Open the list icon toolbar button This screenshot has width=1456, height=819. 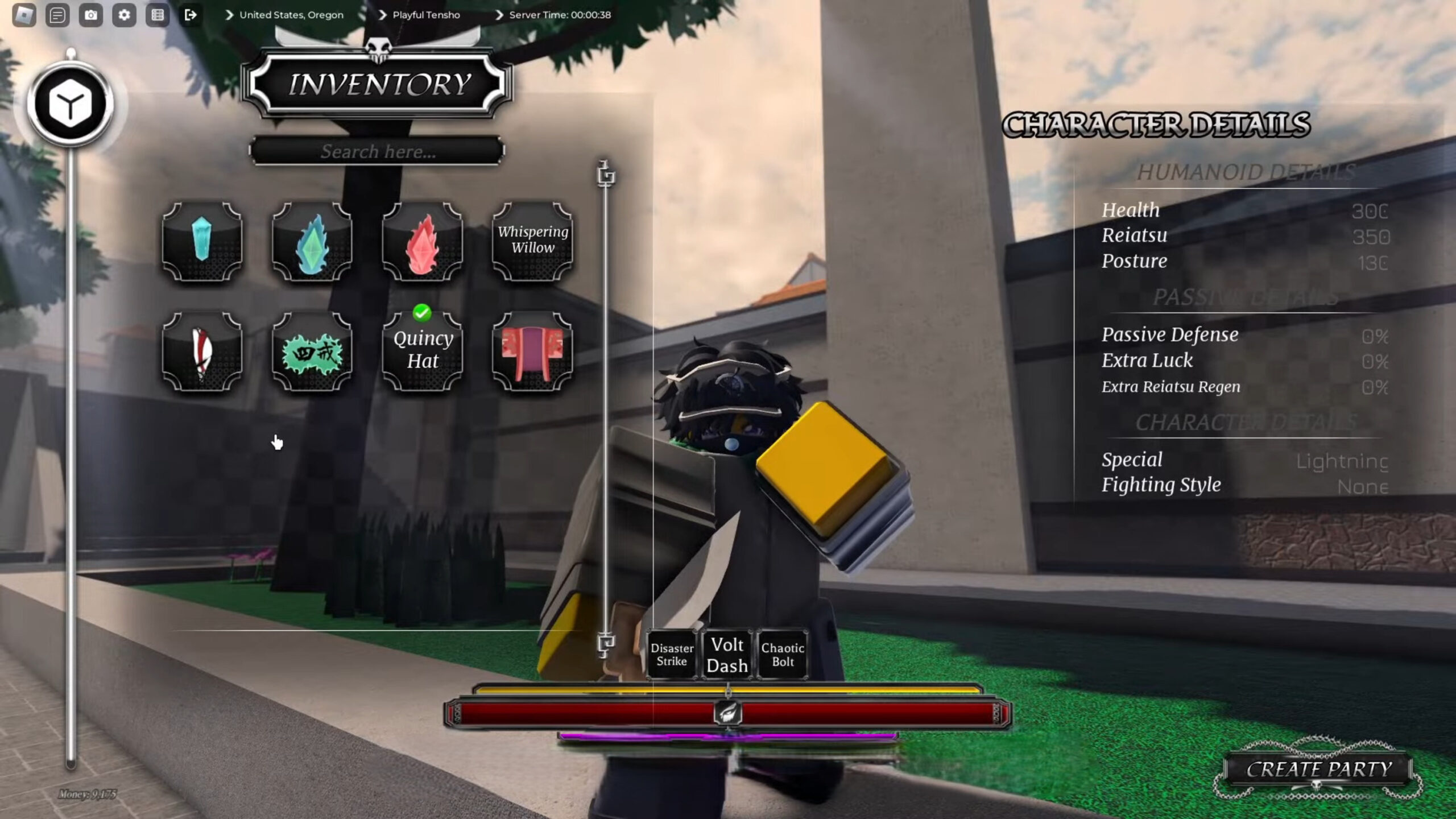(x=158, y=15)
